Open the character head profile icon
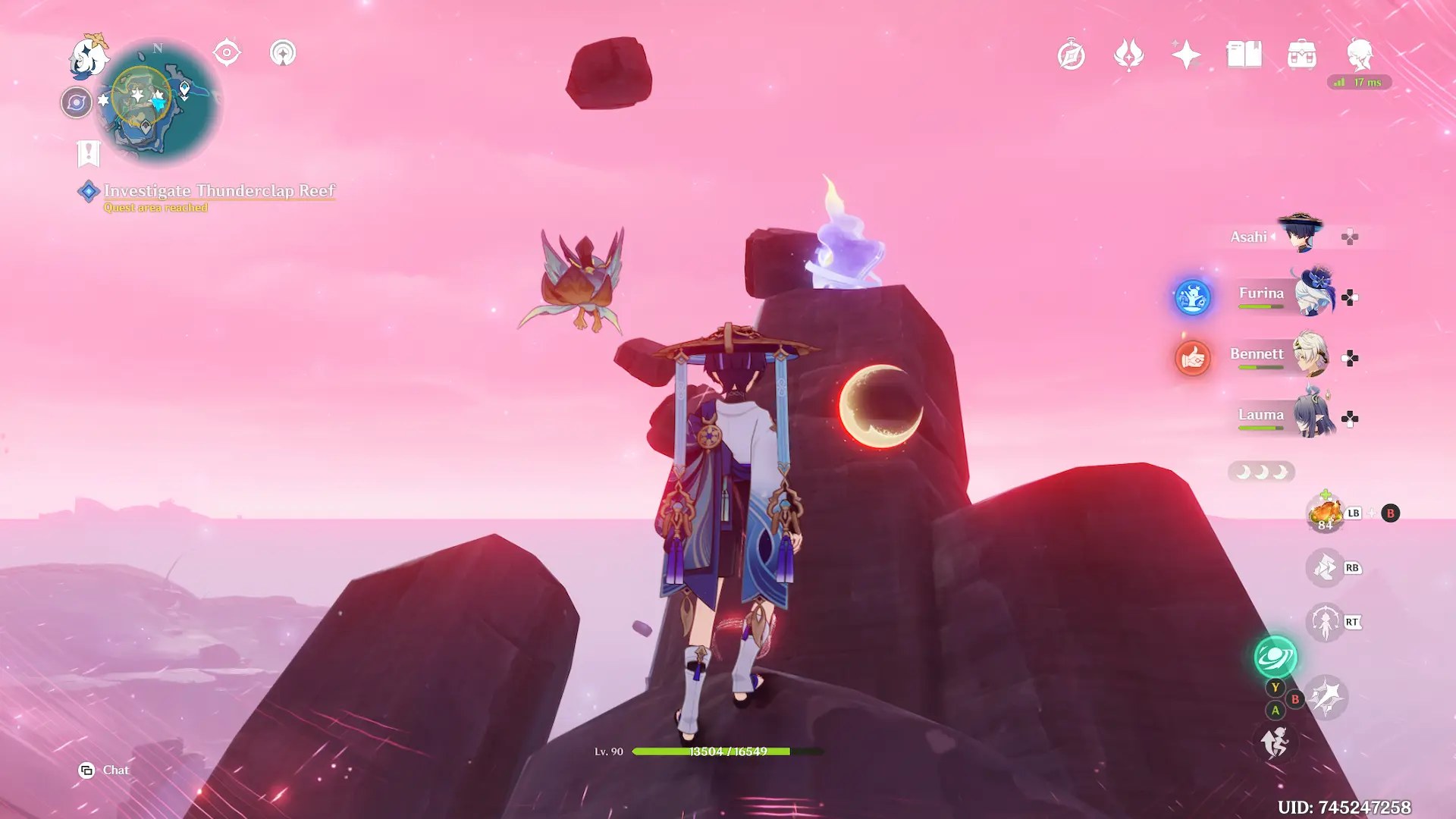This screenshot has height=819, width=1456. click(x=1360, y=55)
